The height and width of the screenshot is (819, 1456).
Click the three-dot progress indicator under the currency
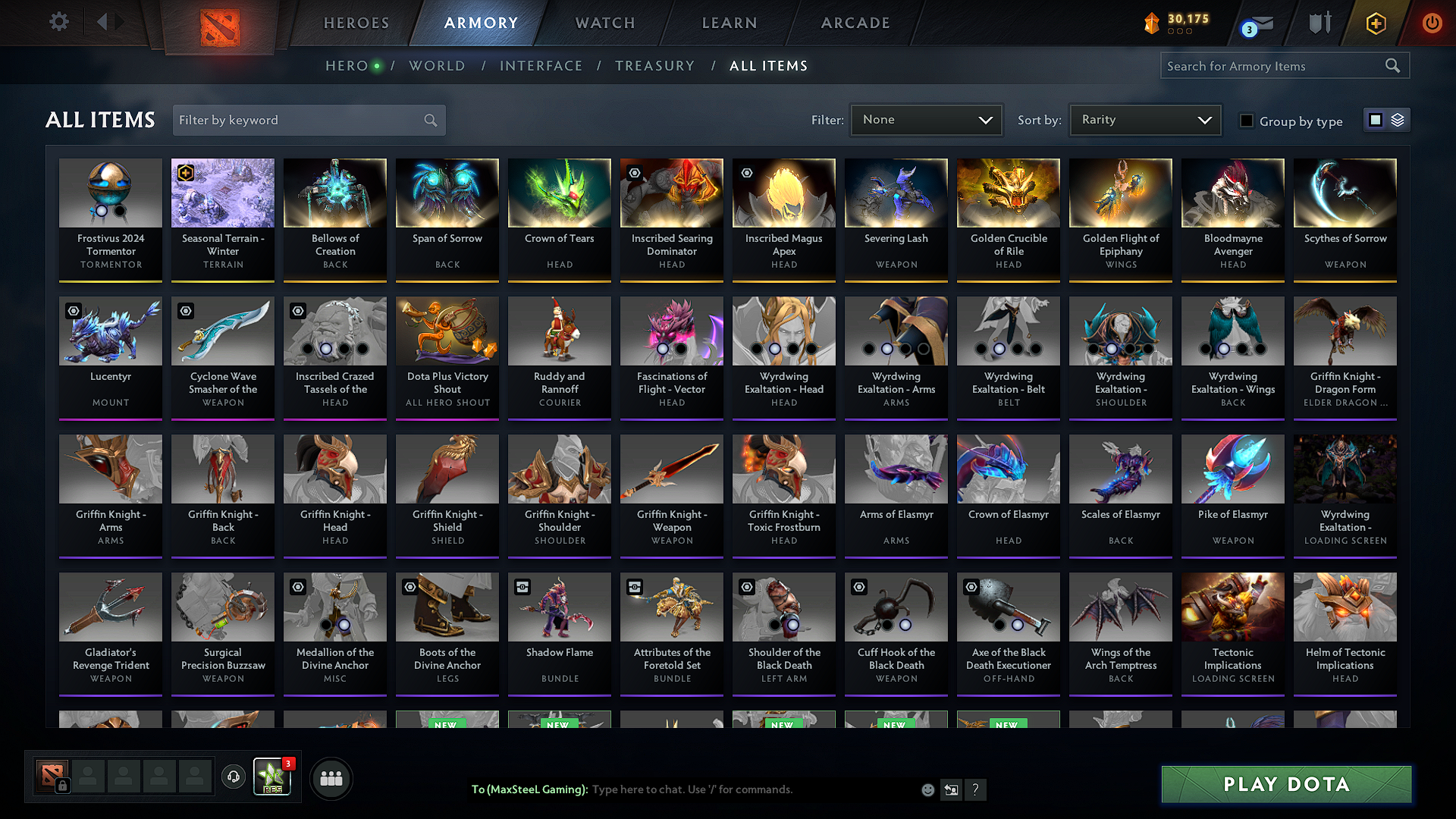(1179, 33)
